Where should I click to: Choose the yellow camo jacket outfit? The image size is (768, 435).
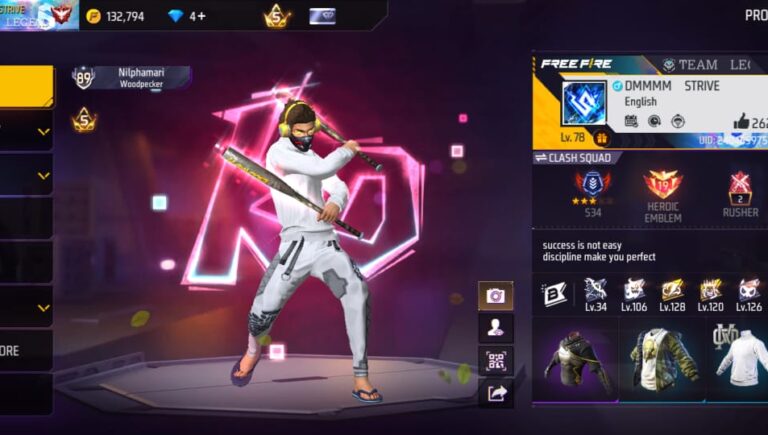pos(664,360)
